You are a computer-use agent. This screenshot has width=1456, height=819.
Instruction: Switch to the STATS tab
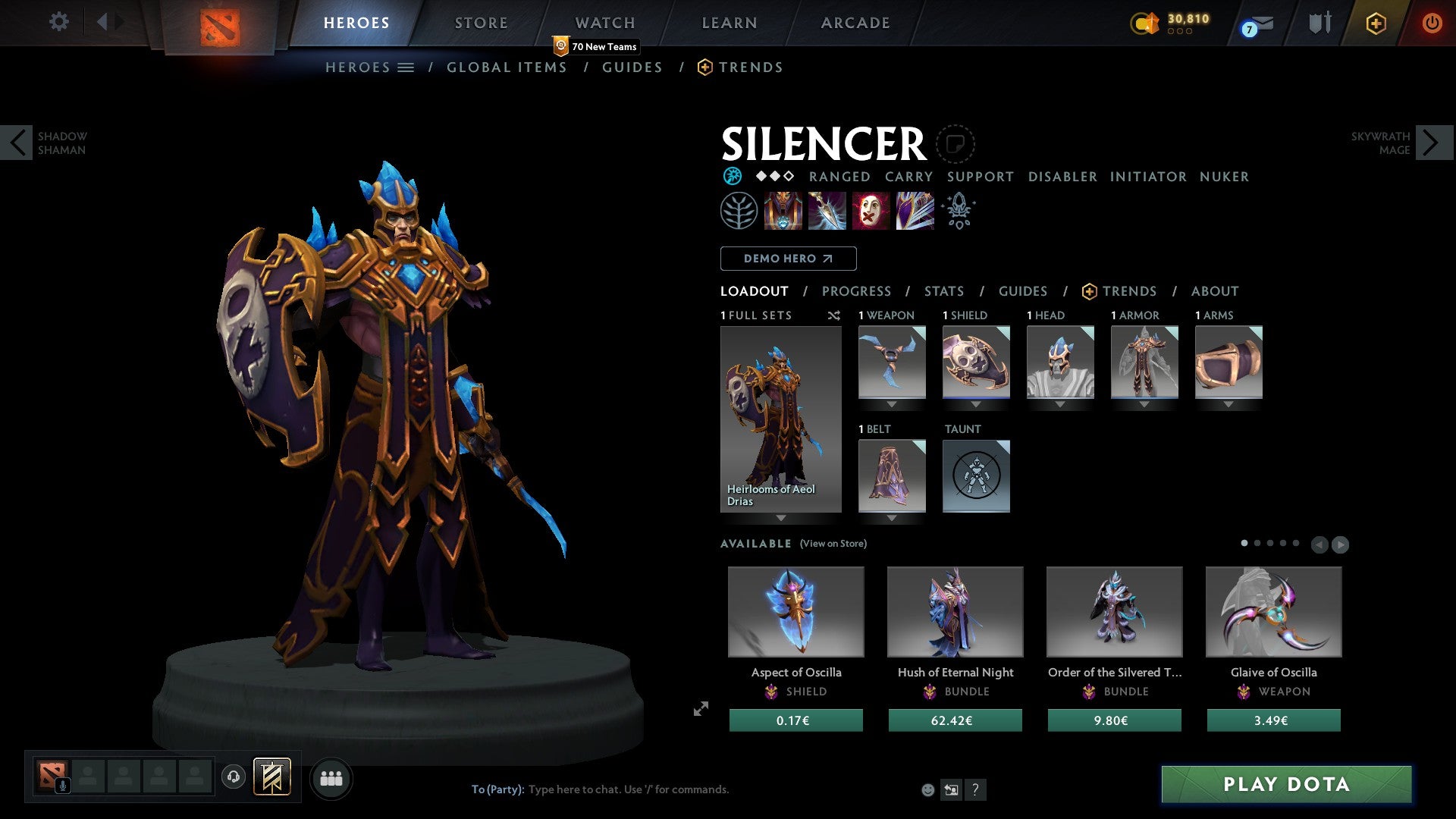943,290
